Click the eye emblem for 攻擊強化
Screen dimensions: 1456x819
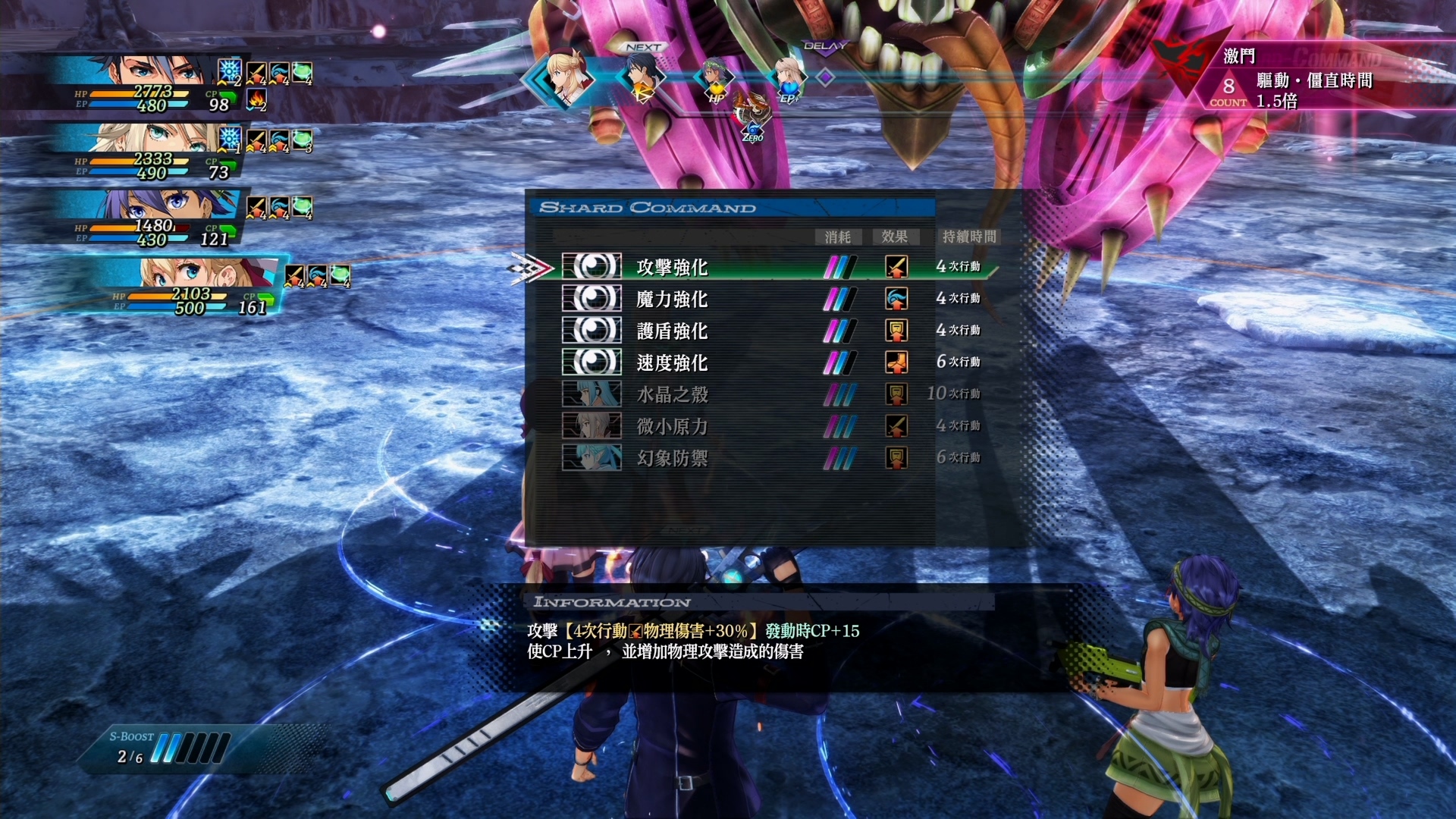[x=592, y=266]
